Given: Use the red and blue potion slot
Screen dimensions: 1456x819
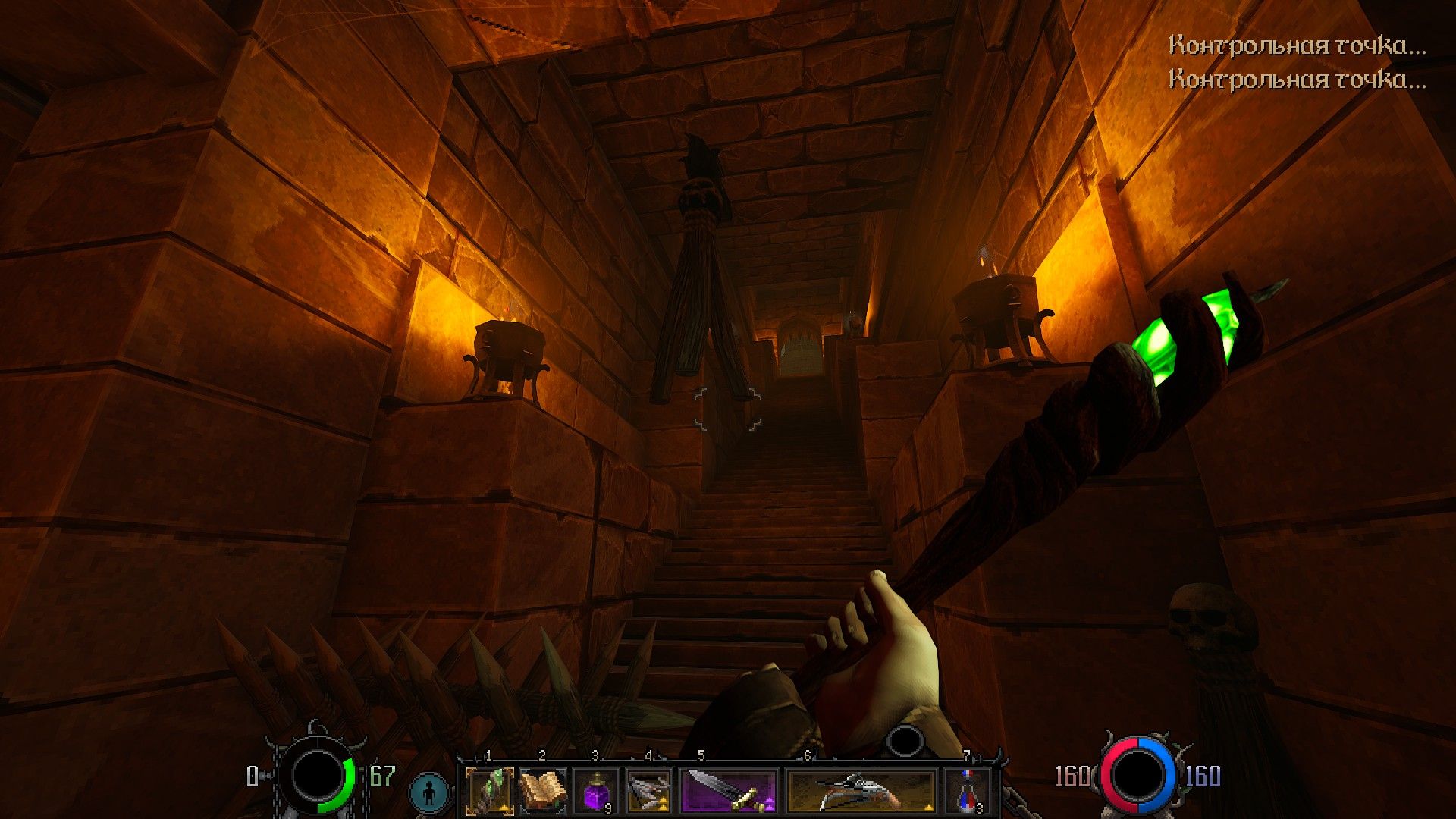Looking at the screenshot, I should [968, 791].
